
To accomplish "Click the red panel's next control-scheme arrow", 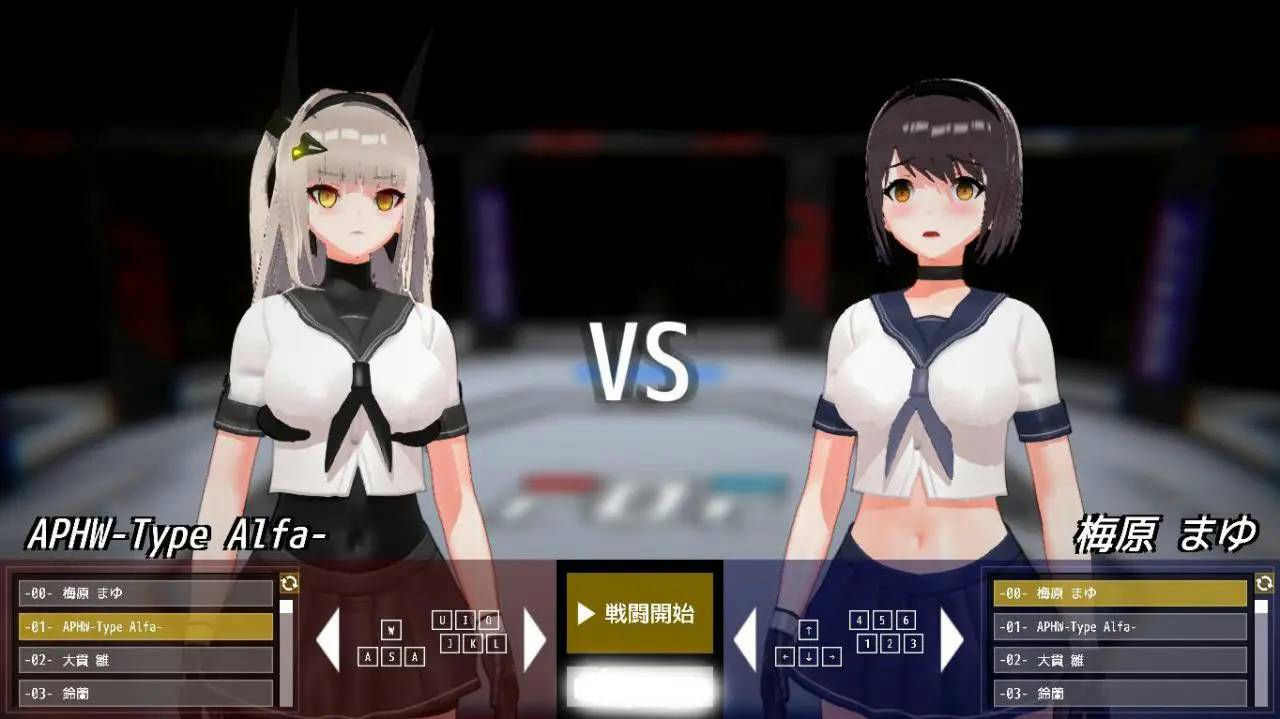I will [x=535, y=640].
